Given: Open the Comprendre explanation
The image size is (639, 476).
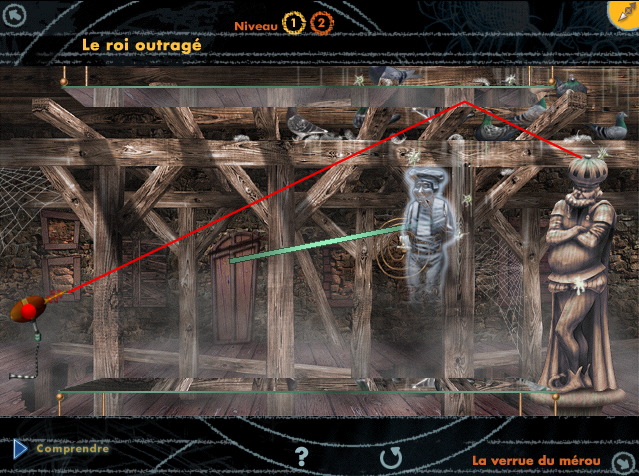Looking at the screenshot, I should (72, 449).
